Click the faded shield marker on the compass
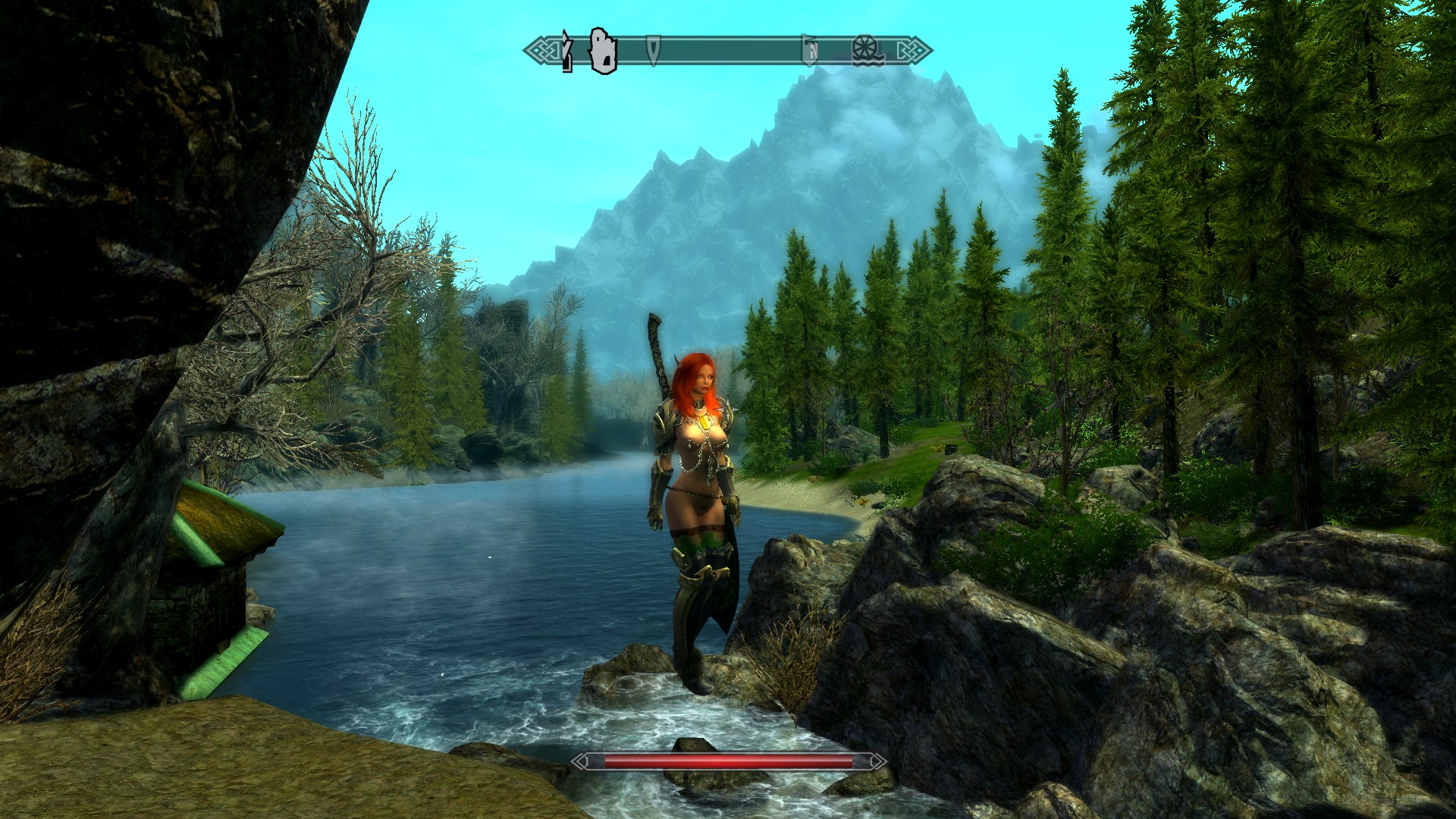Screen dimensions: 1456x819 pos(653,49)
